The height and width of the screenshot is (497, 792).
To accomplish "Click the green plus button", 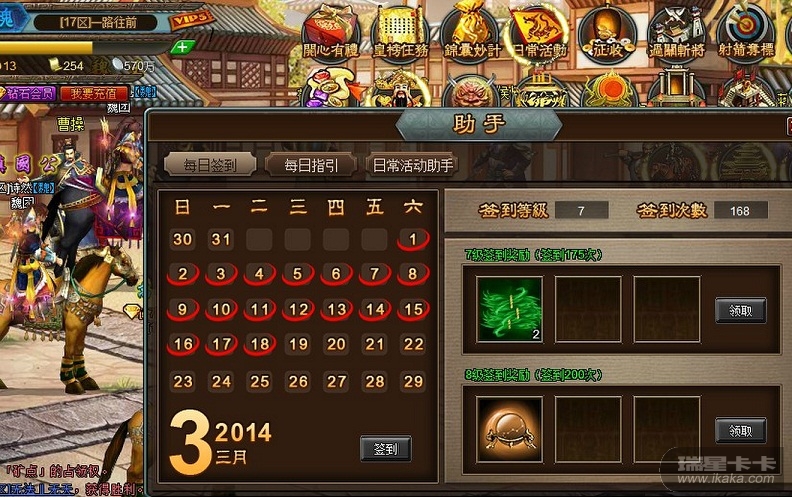I will coord(182,47).
